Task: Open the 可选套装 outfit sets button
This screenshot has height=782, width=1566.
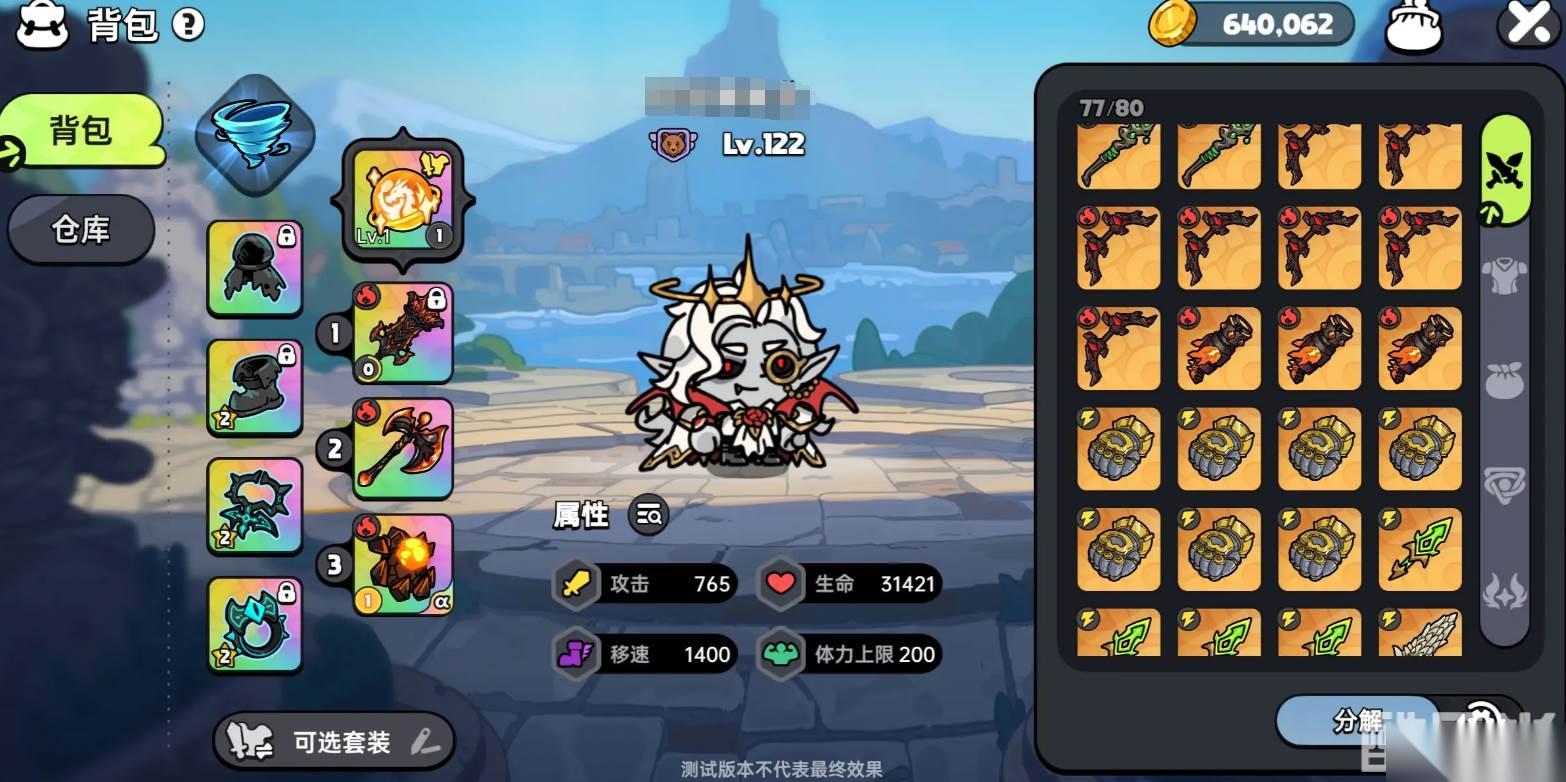Action: 334,741
